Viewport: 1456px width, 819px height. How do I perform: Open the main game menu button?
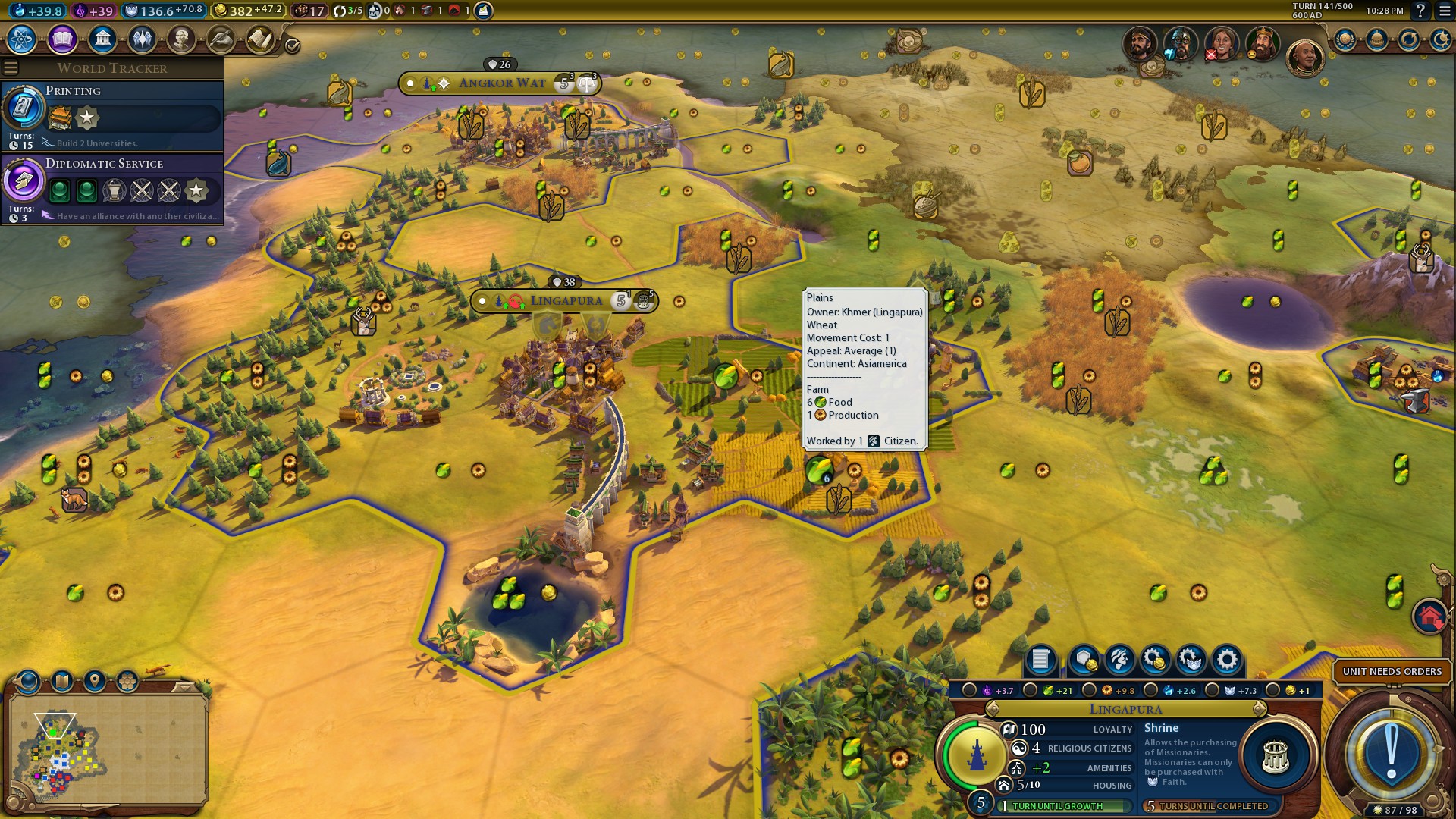1443,11
